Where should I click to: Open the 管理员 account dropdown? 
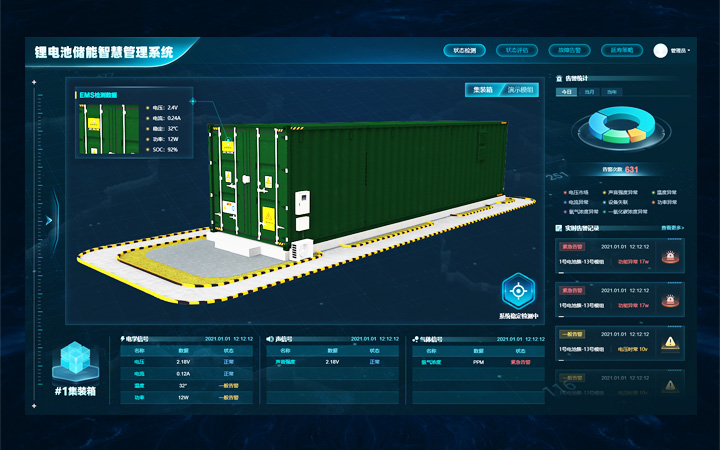[x=674, y=50]
